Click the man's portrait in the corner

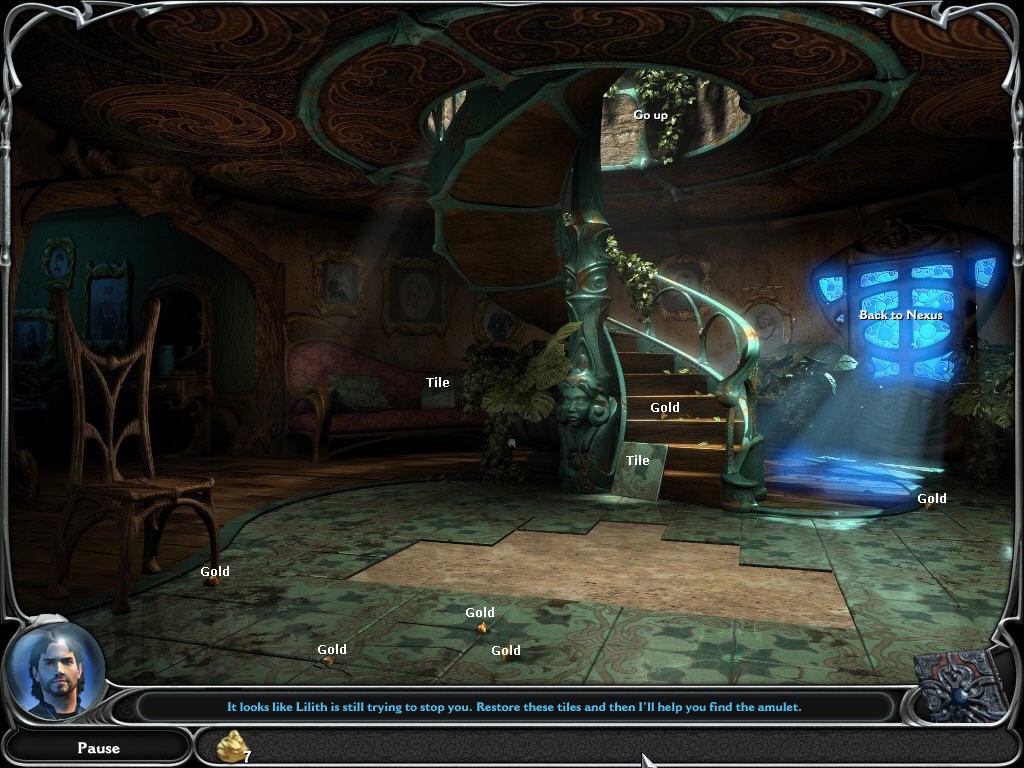[55, 670]
